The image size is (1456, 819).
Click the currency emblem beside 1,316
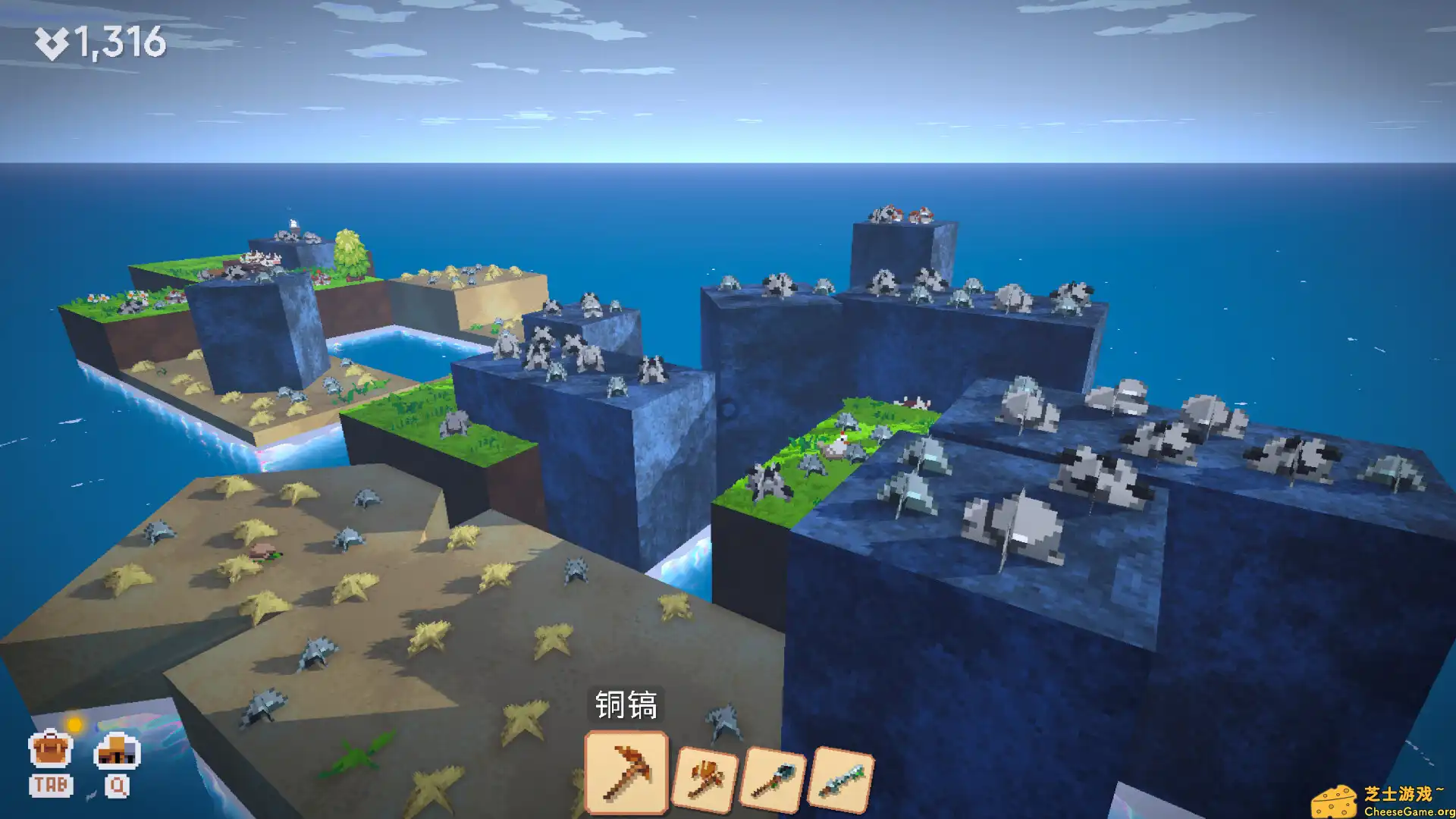point(53,42)
